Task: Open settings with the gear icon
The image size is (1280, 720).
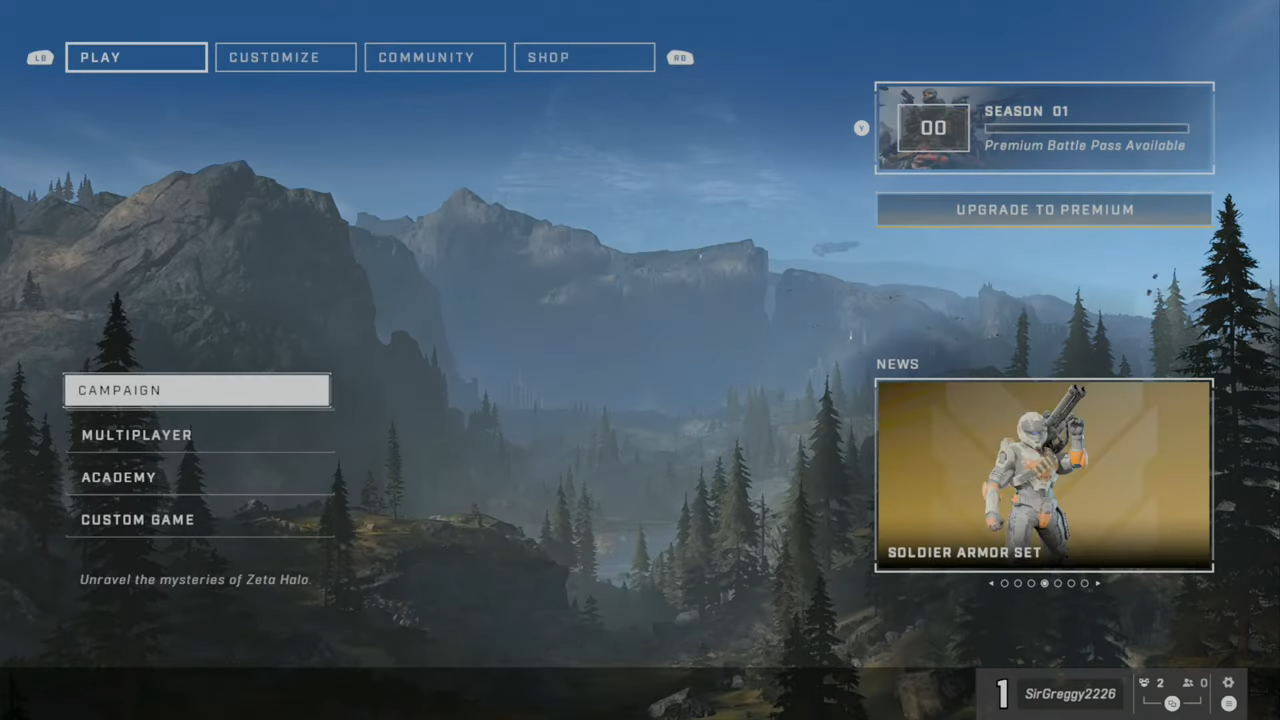Action: (x=1228, y=683)
